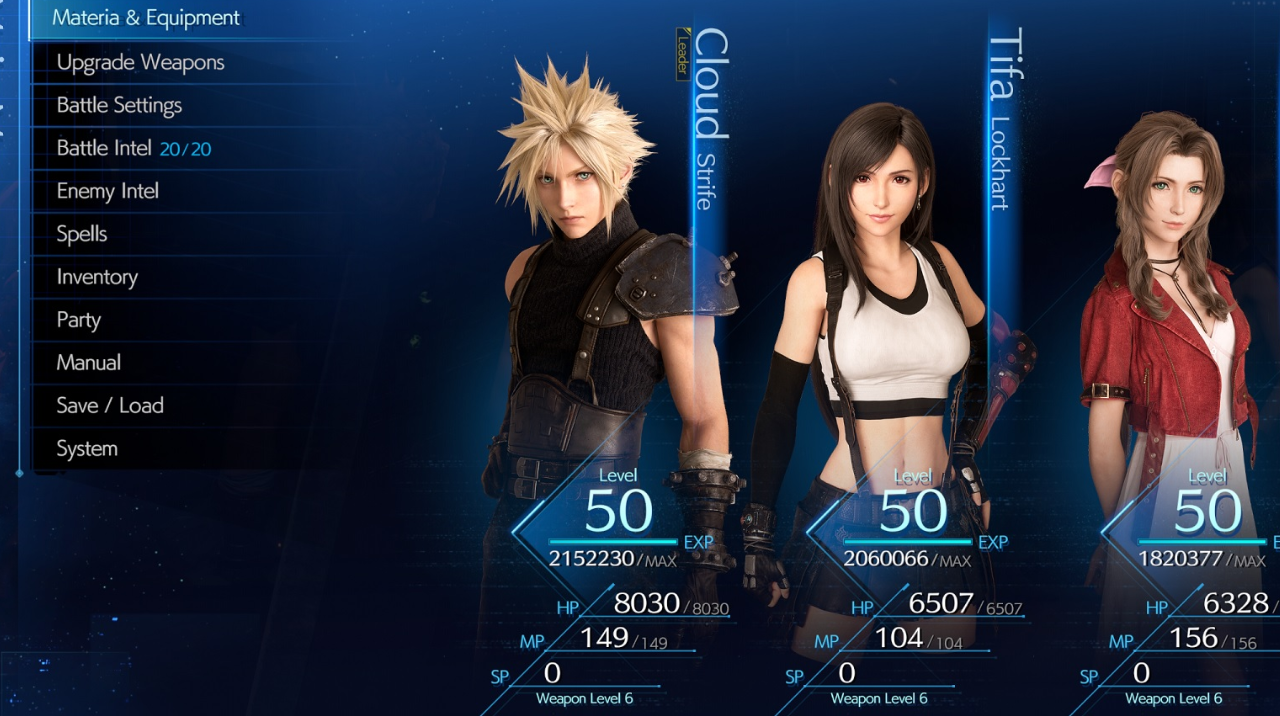Image resolution: width=1280 pixels, height=716 pixels.
Task: Select the Party option
Action: [x=78, y=320]
